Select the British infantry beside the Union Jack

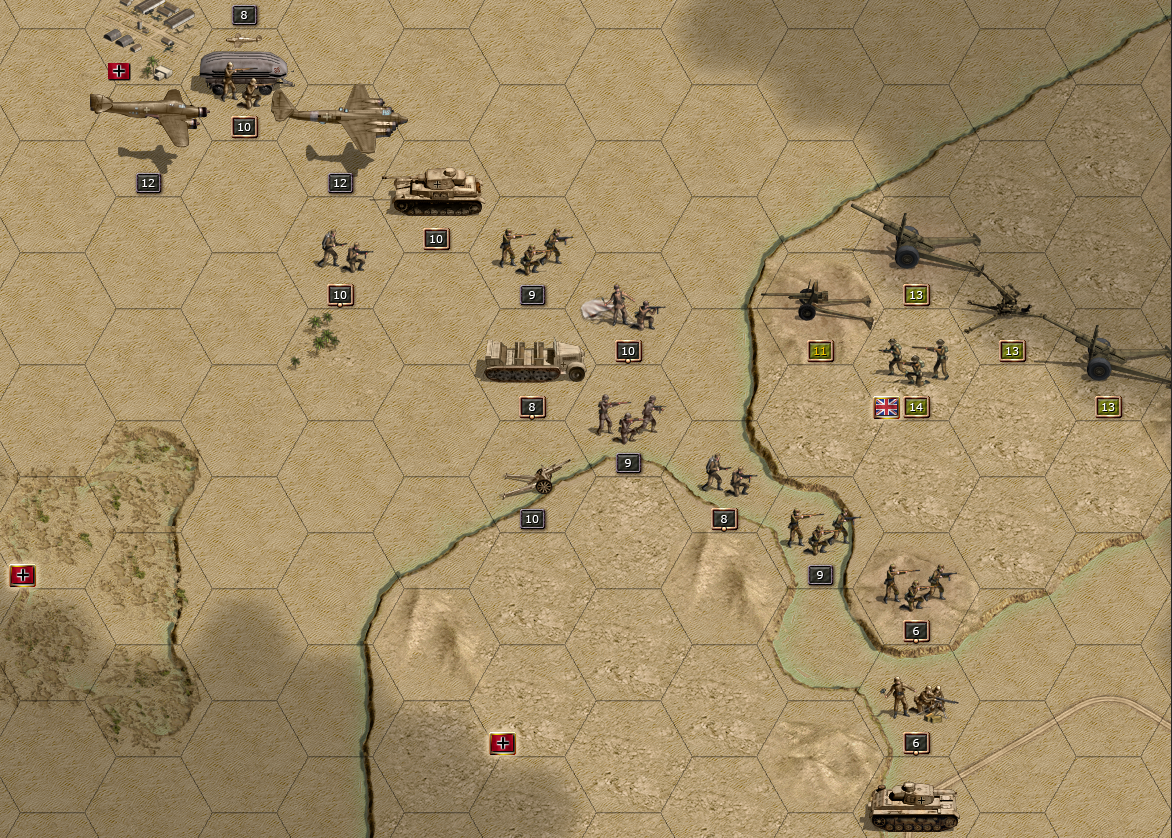click(x=915, y=361)
